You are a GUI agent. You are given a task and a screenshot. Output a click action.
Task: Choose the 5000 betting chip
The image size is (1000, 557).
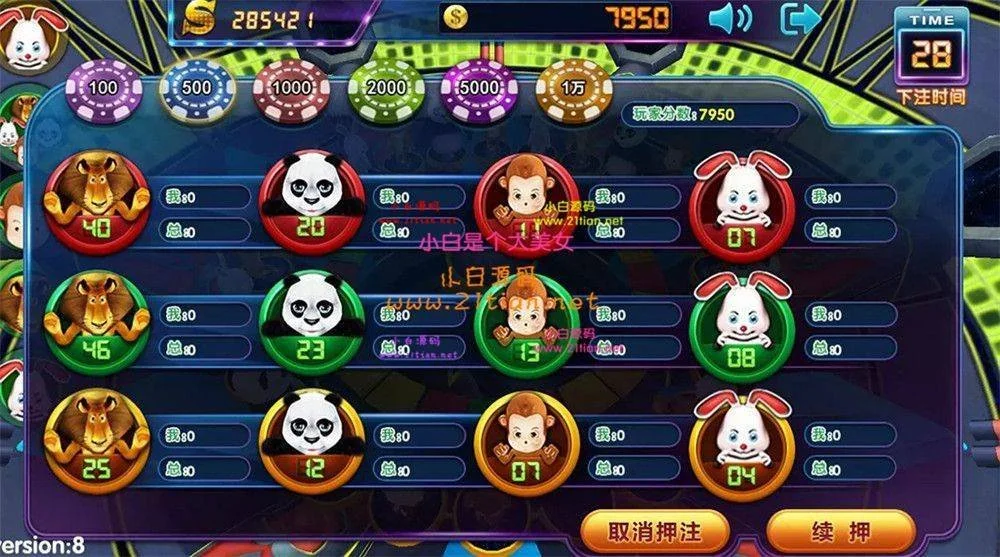coord(479,88)
